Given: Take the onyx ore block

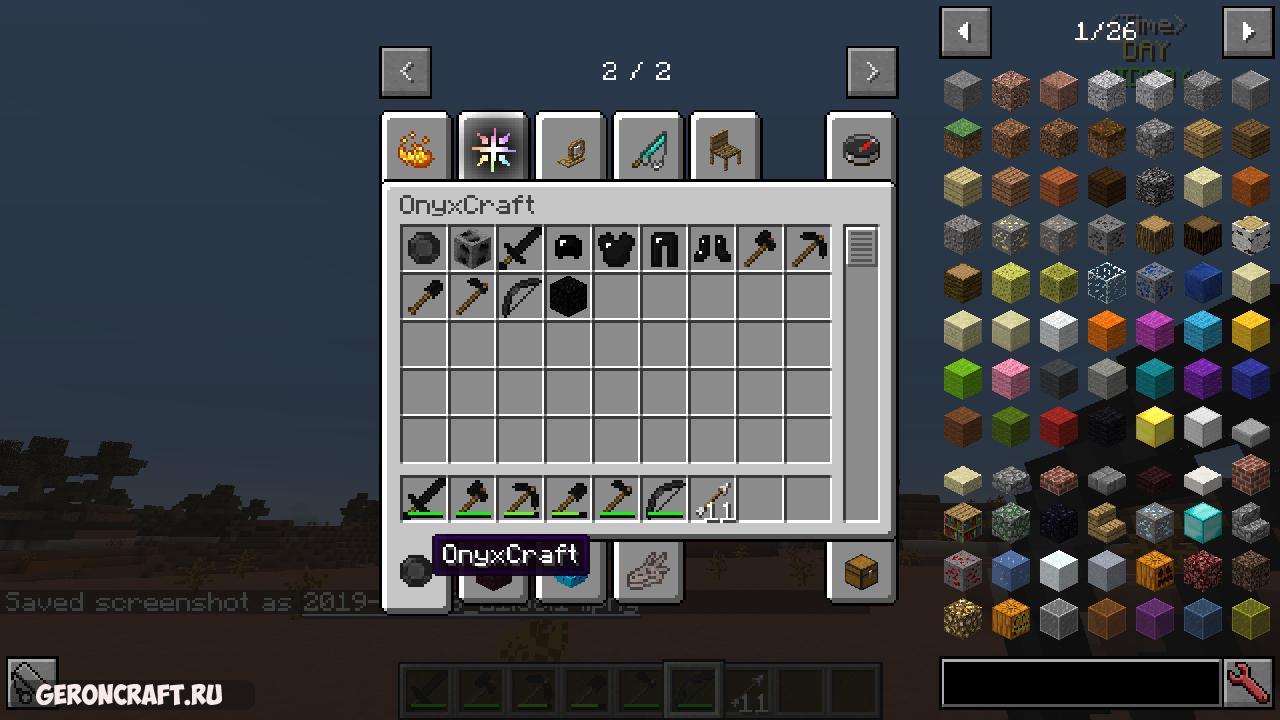Looking at the screenshot, I should [x=472, y=249].
